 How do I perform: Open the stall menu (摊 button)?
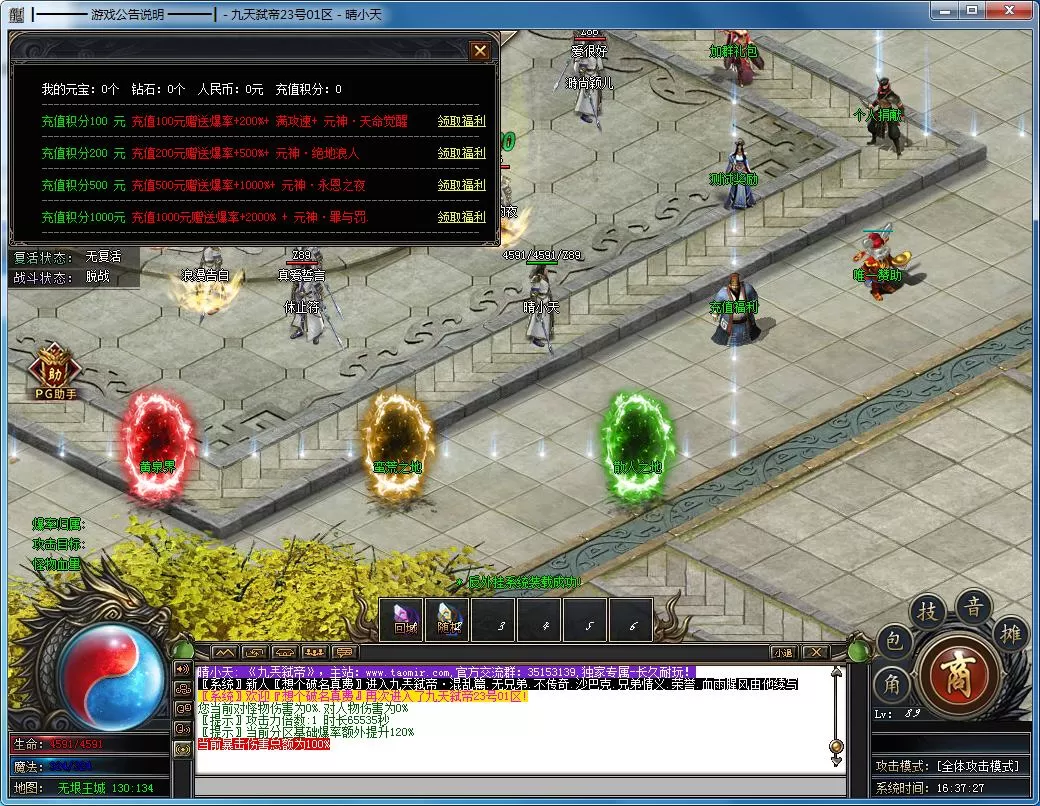coord(1011,632)
